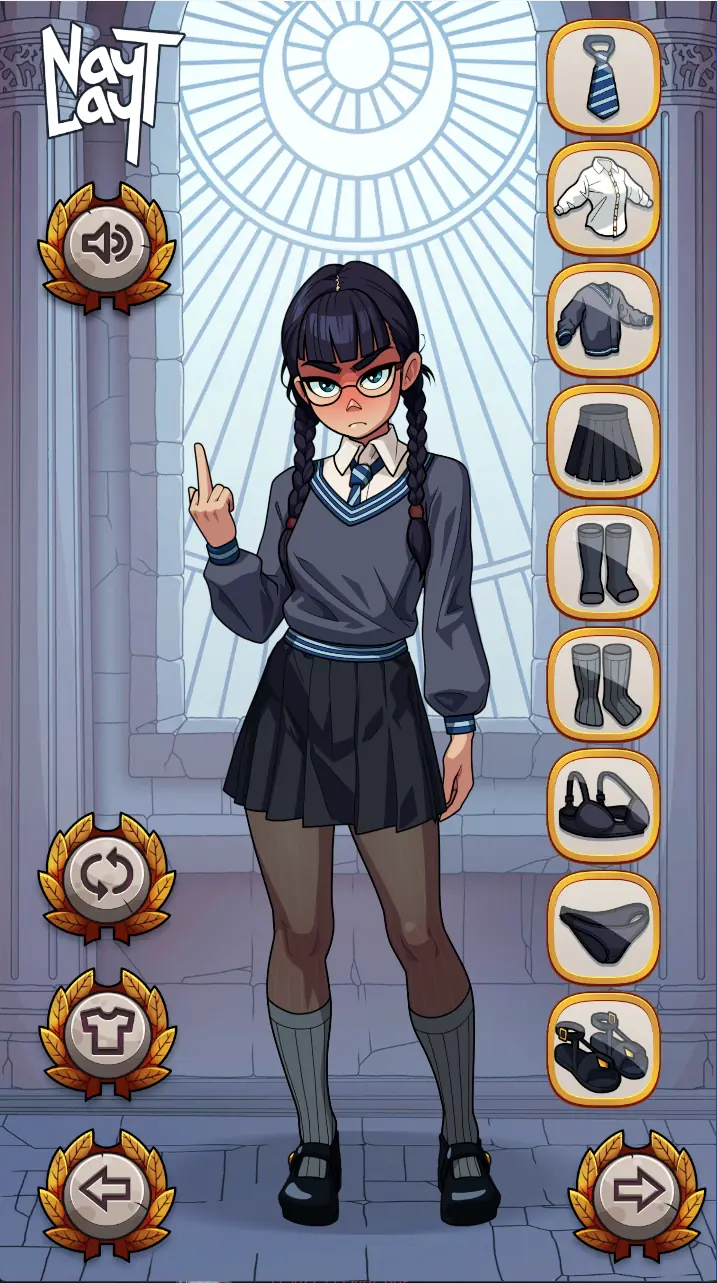The image size is (717, 1283).
Task: Go back with the left arrow button
Action: tap(107, 1190)
